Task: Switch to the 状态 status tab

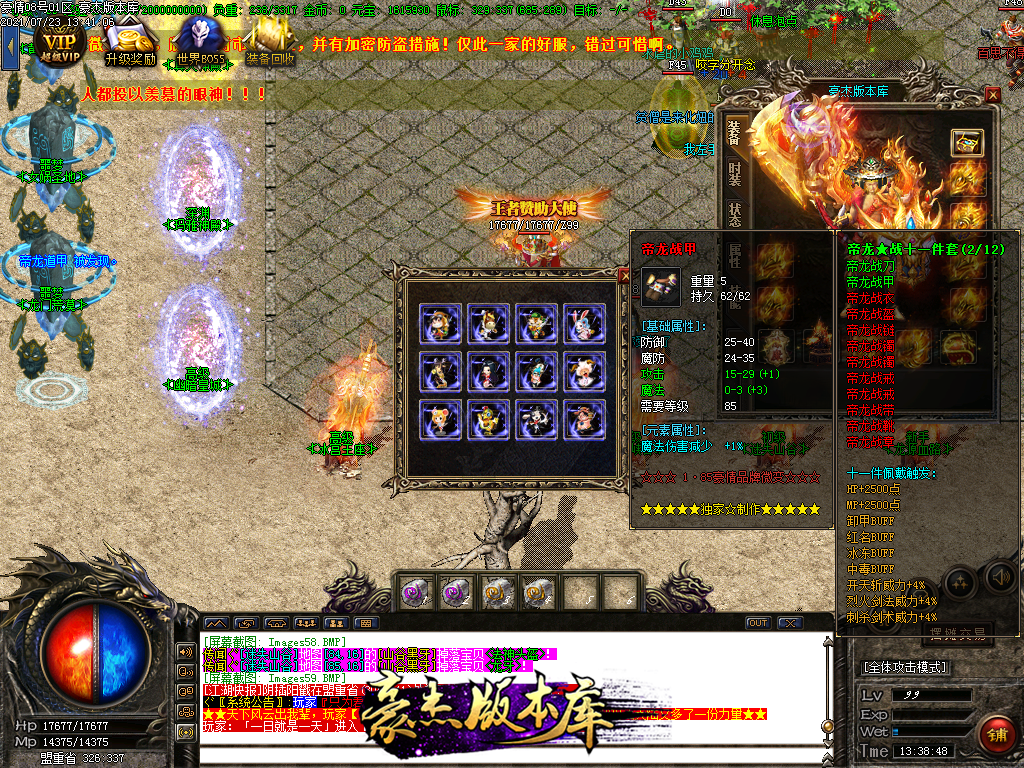Action: click(734, 215)
